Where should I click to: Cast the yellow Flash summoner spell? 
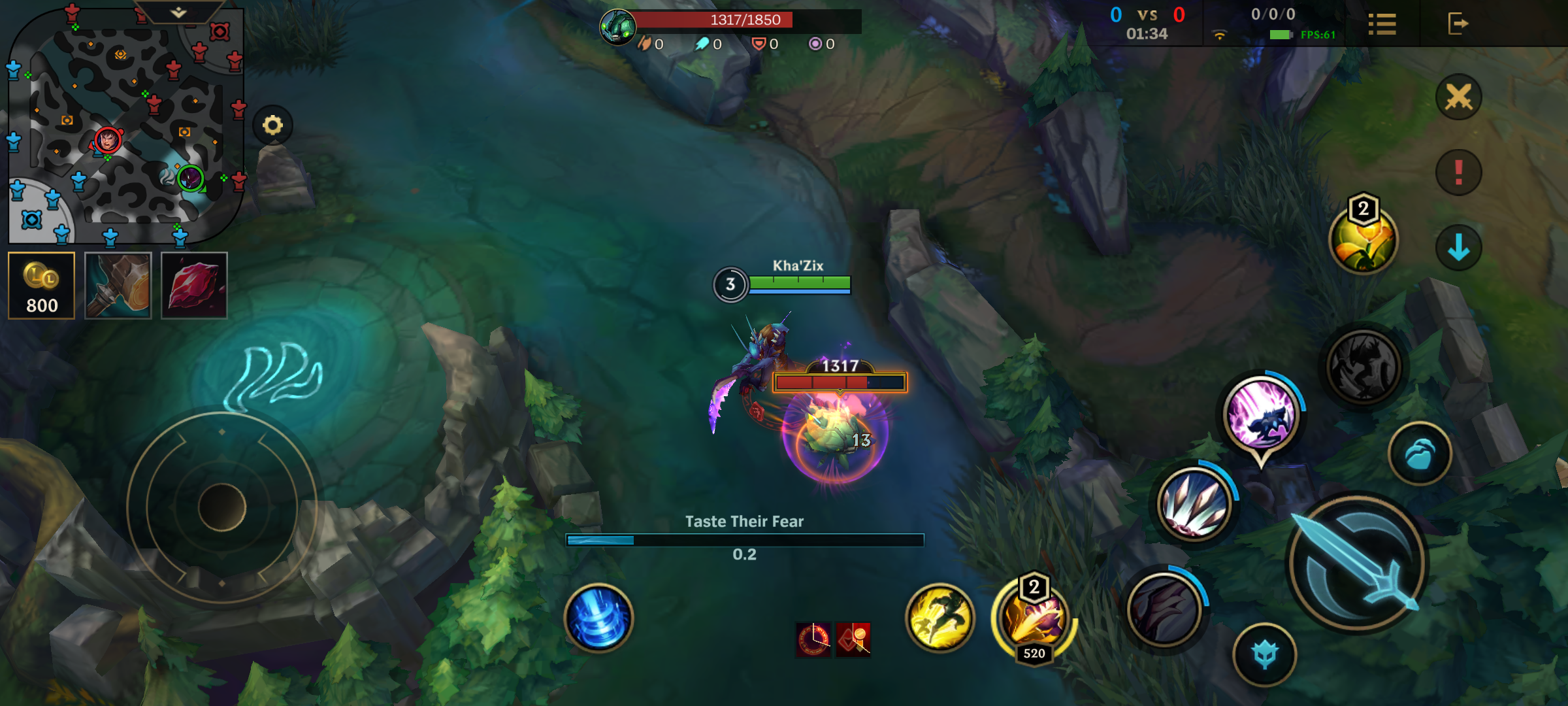click(x=939, y=618)
